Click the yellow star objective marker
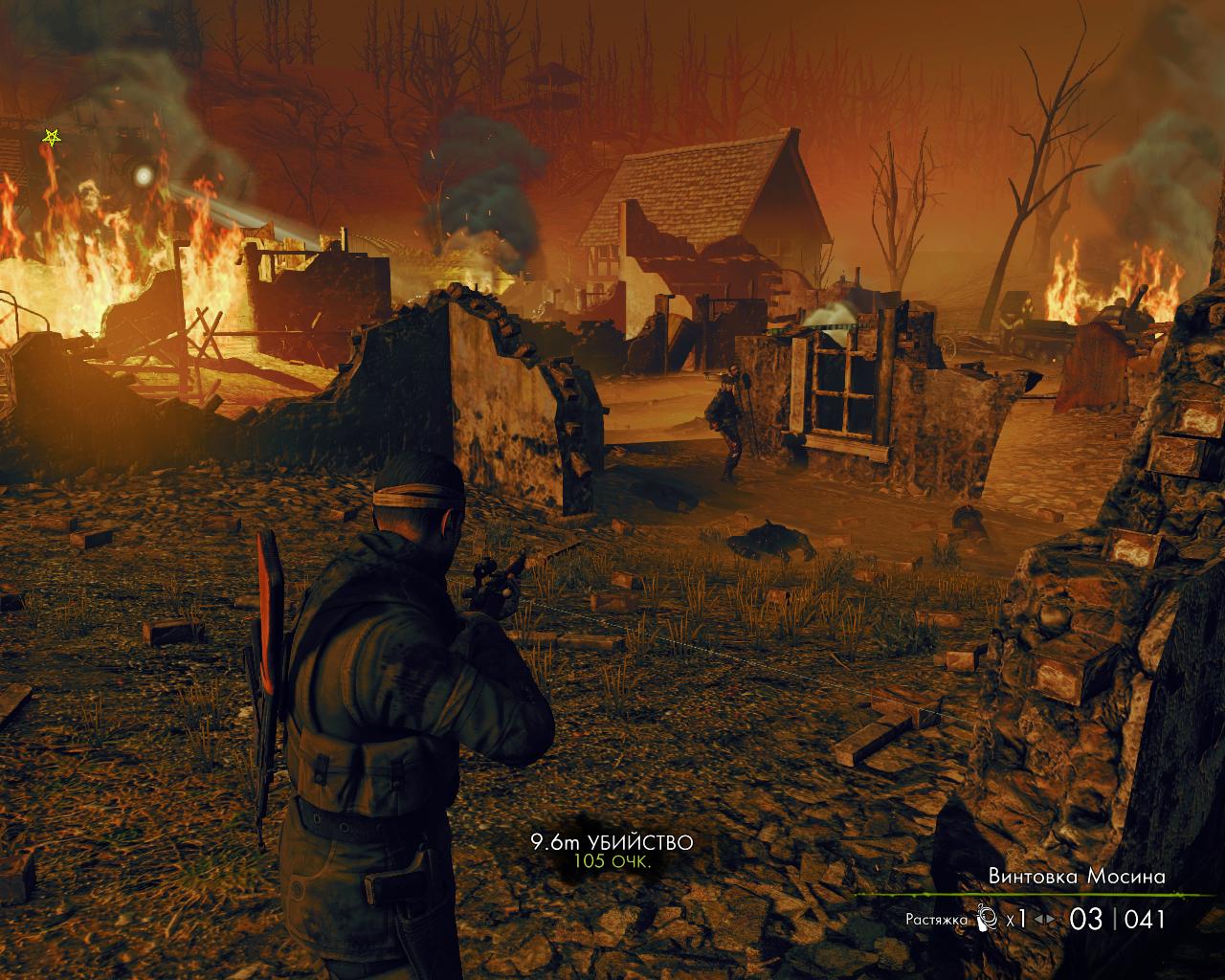This screenshot has height=980, width=1225. point(51,138)
